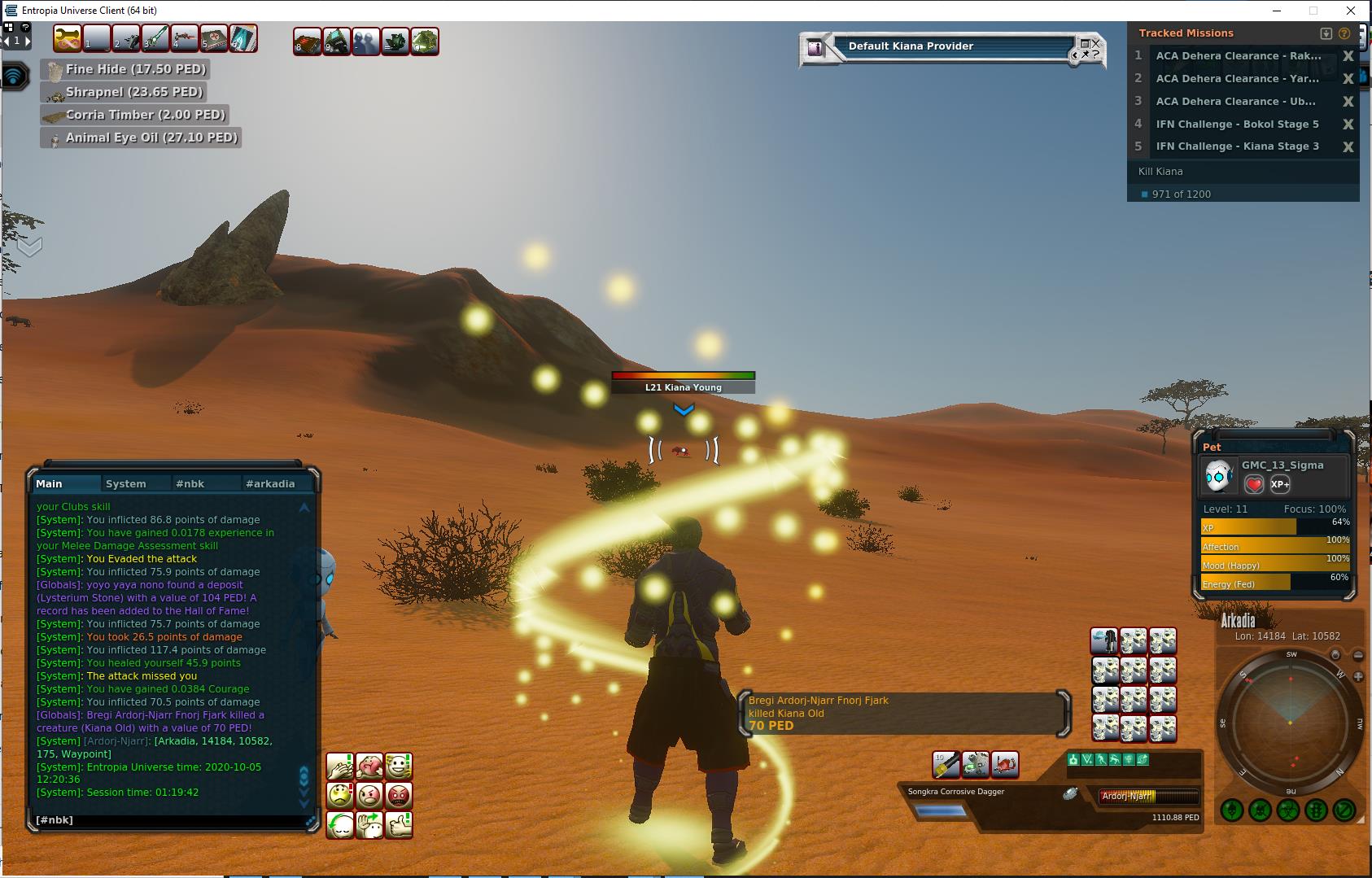The height and width of the screenshot is (878, 1372).
Task: Use the thumbs-up emote icon
Action: click(x=399, y=824)
